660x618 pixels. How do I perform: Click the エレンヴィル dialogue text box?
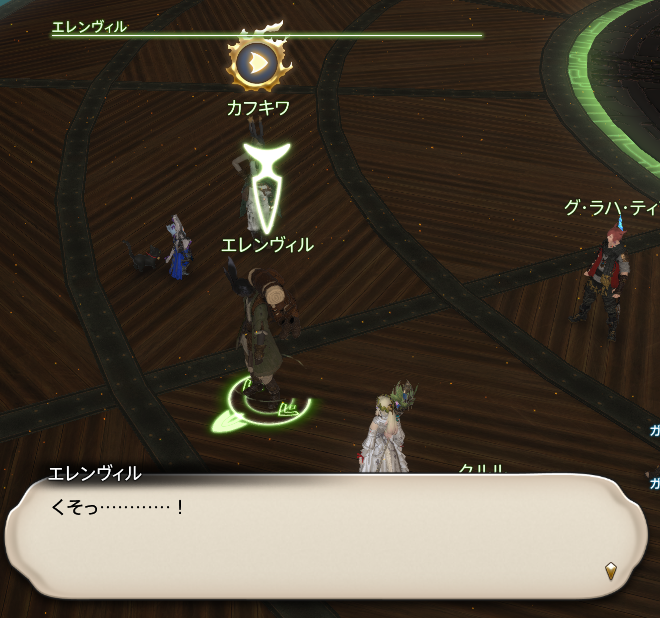(320, 537)
